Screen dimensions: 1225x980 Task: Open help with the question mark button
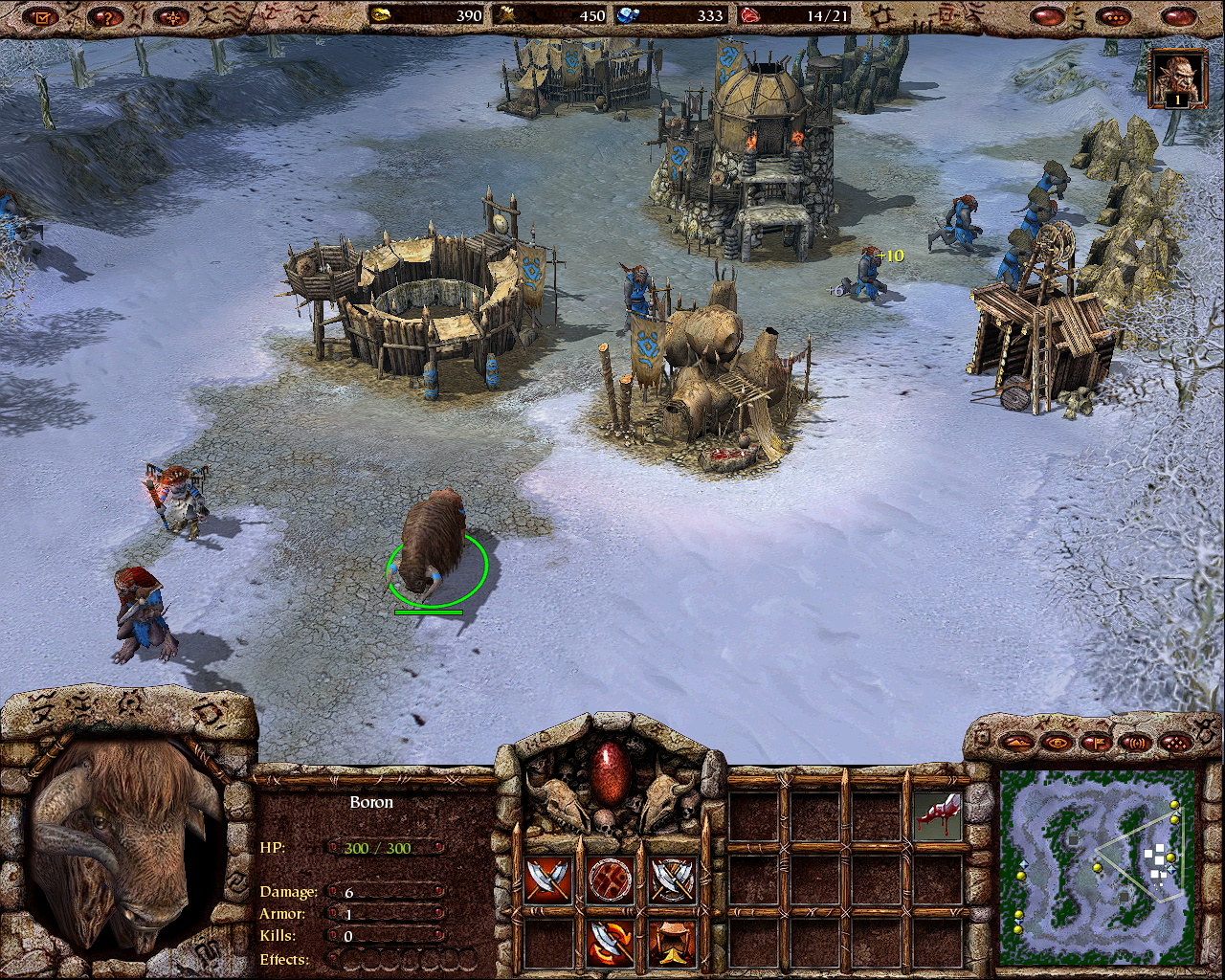pyautogui.click(x=106, y=16)
